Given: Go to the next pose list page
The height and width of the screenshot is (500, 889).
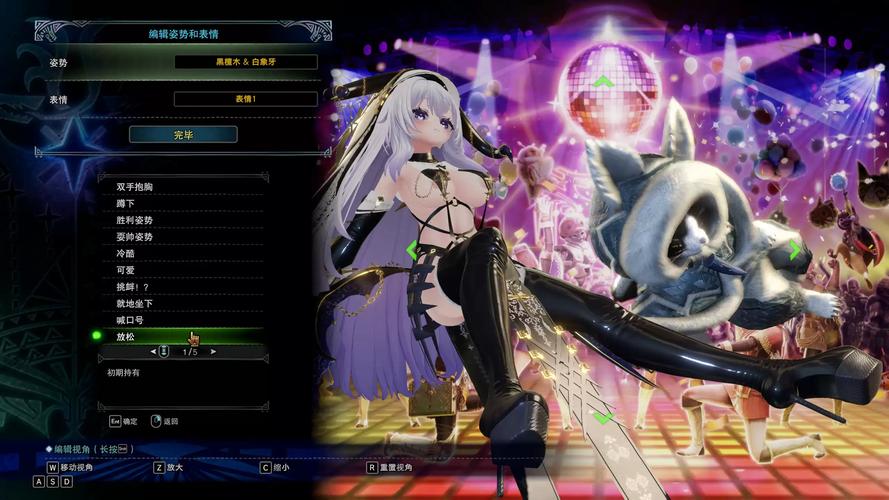Looking at the screenshot, I should click(214, 352).
